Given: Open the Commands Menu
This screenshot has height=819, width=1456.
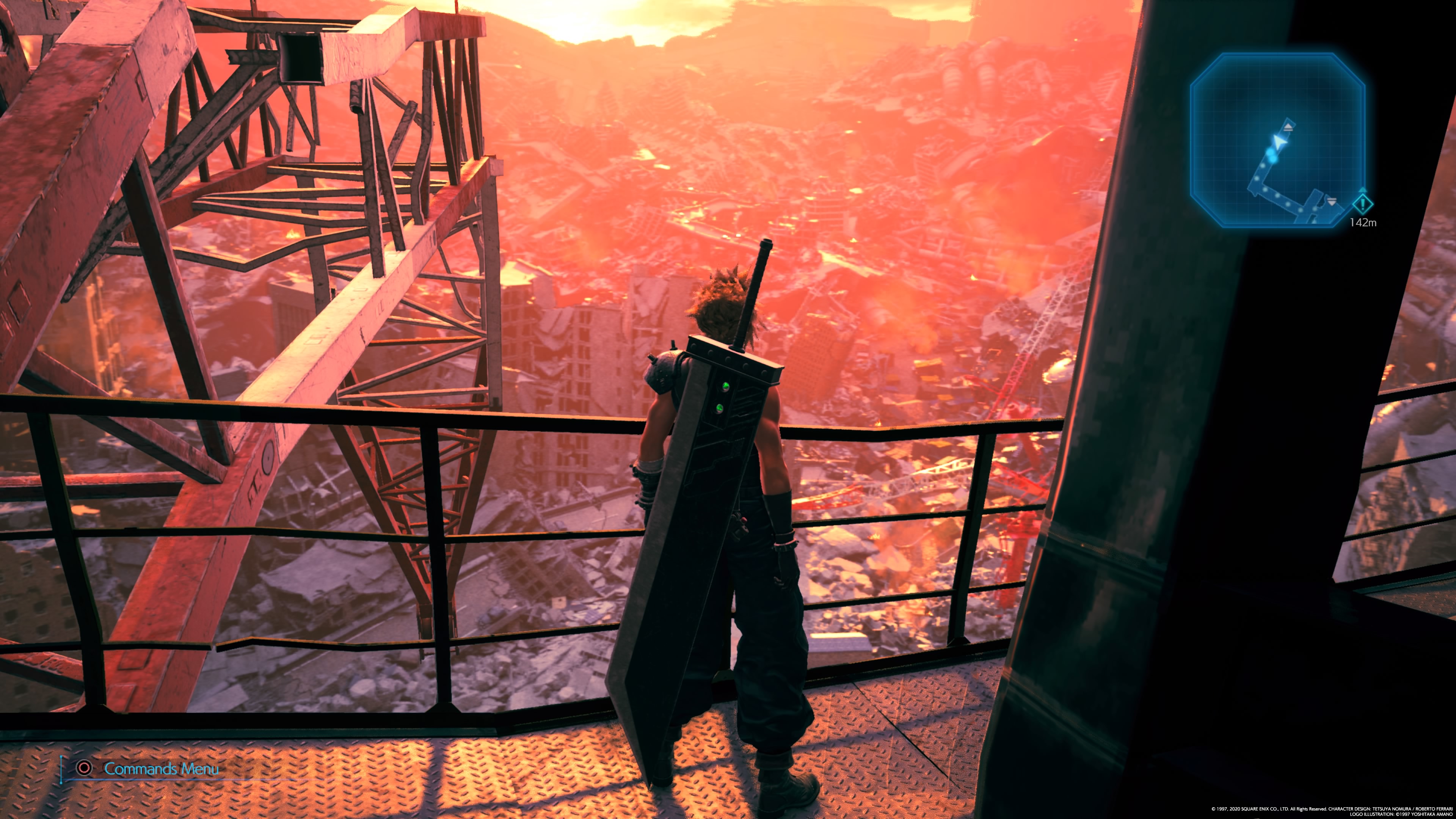Looking at the screenshot, I should point(160,769).
